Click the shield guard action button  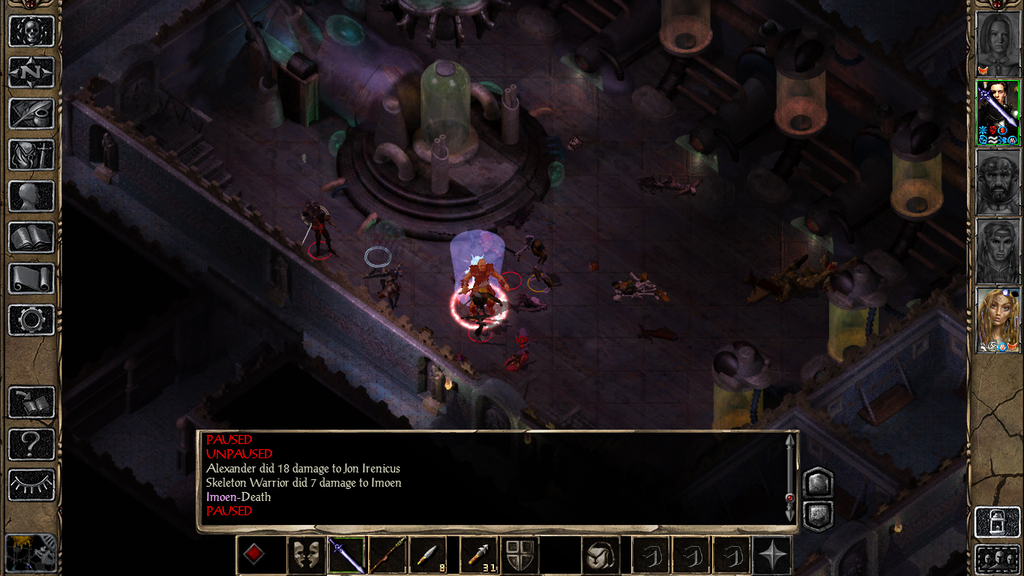click(519, 555)
